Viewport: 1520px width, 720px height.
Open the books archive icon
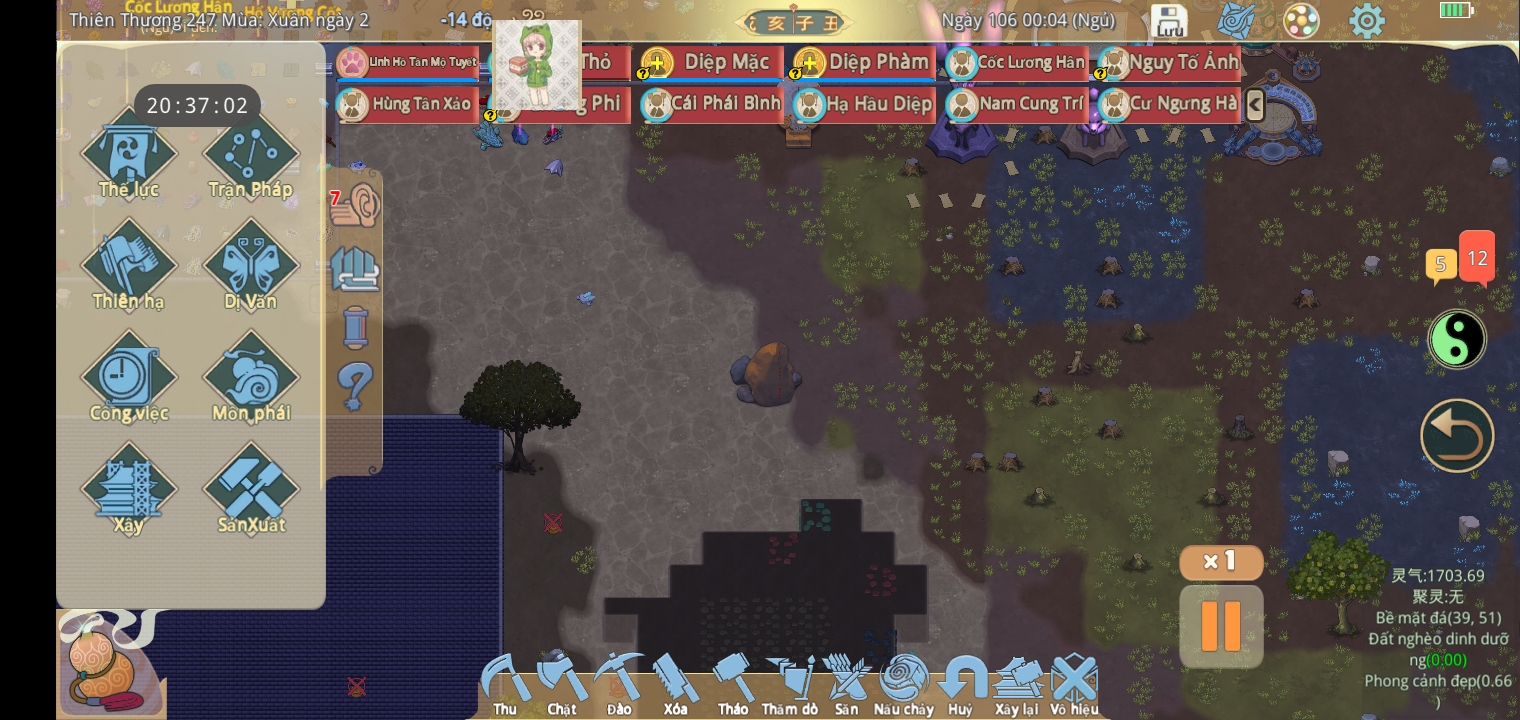357,268
